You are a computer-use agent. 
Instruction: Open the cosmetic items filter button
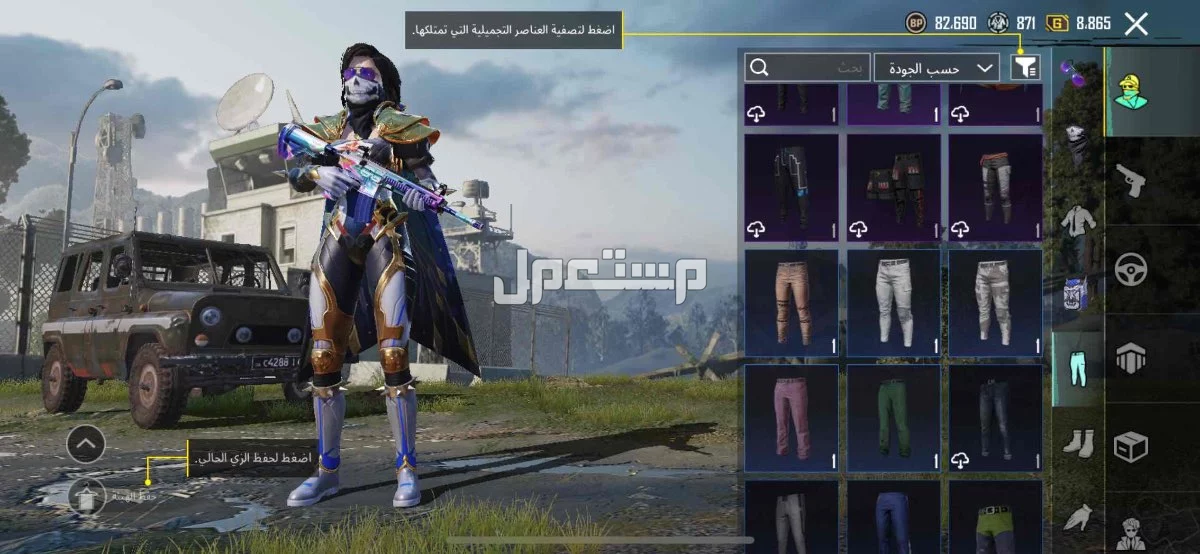[x=1026, y=67]
